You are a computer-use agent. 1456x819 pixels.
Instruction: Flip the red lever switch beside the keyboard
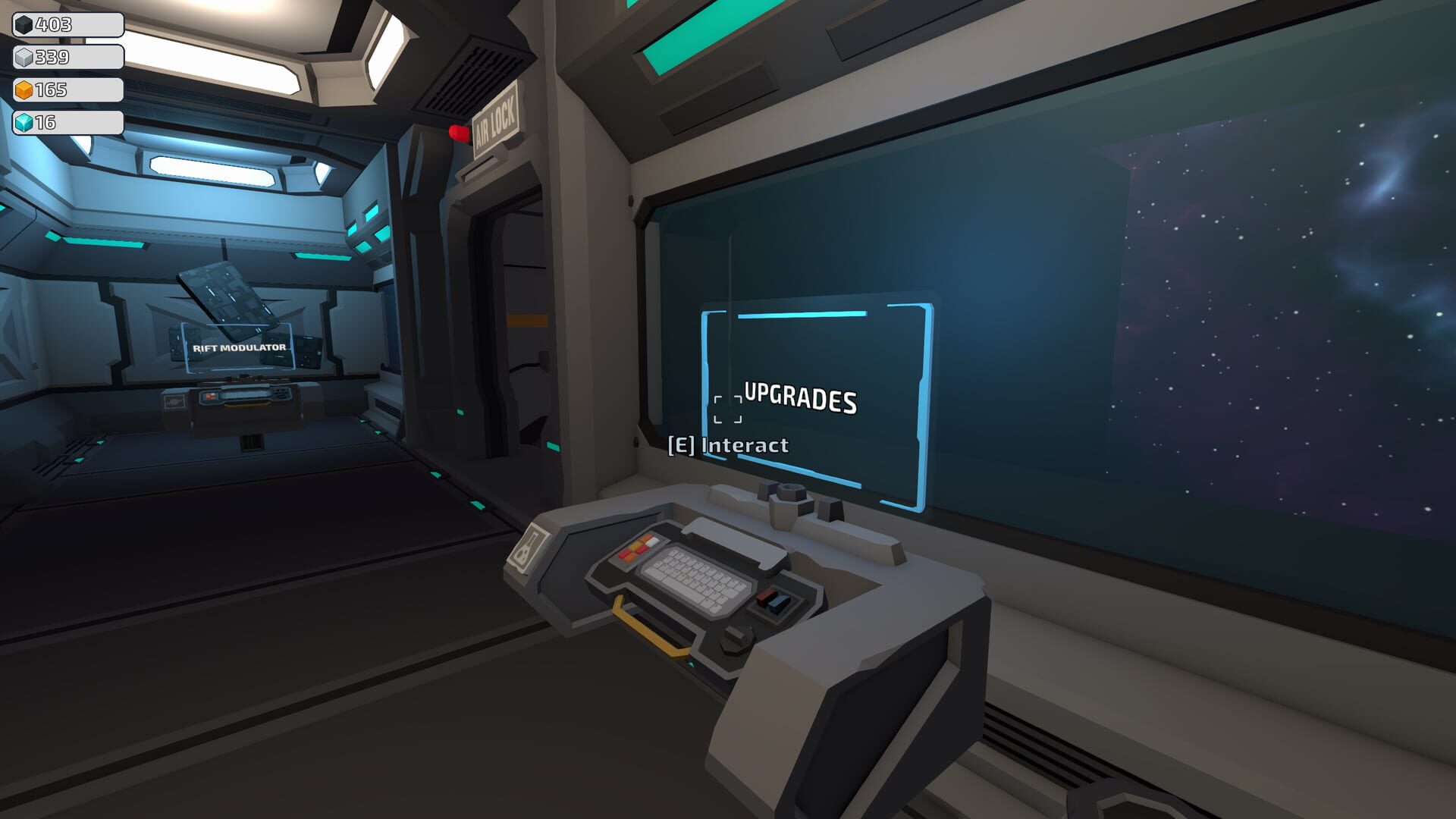point(766,598)
